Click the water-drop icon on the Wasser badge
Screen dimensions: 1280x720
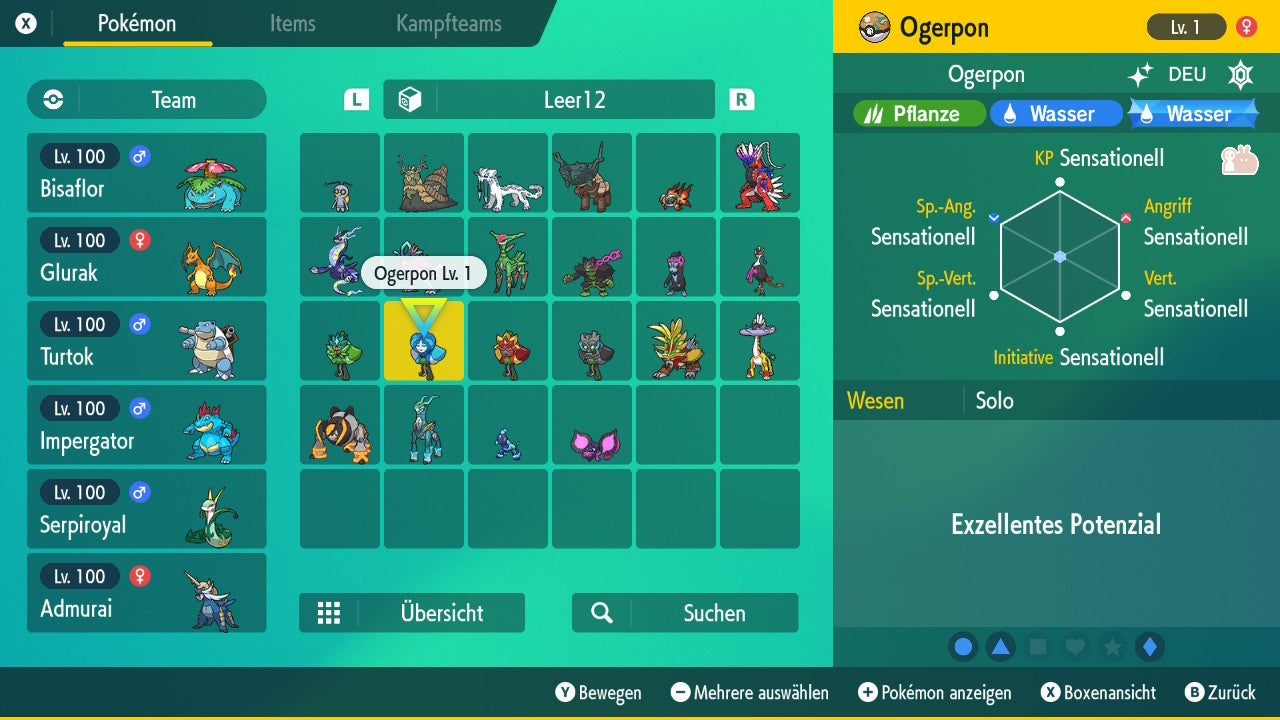tap(1008, 114)
